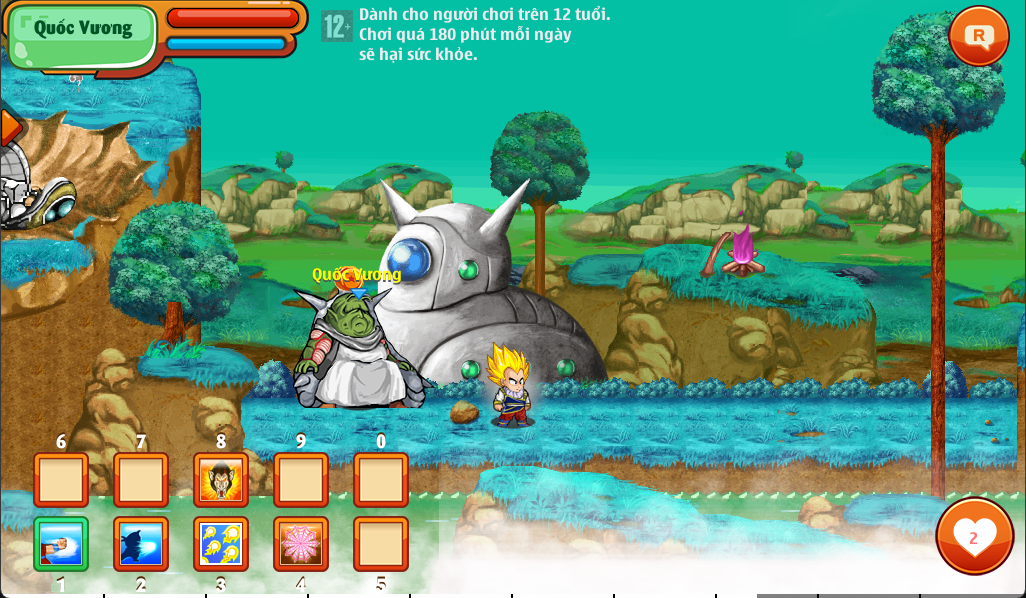
Task: Use the blue energy wave skill
Action: pyautogui.click(x=141, y=544)
